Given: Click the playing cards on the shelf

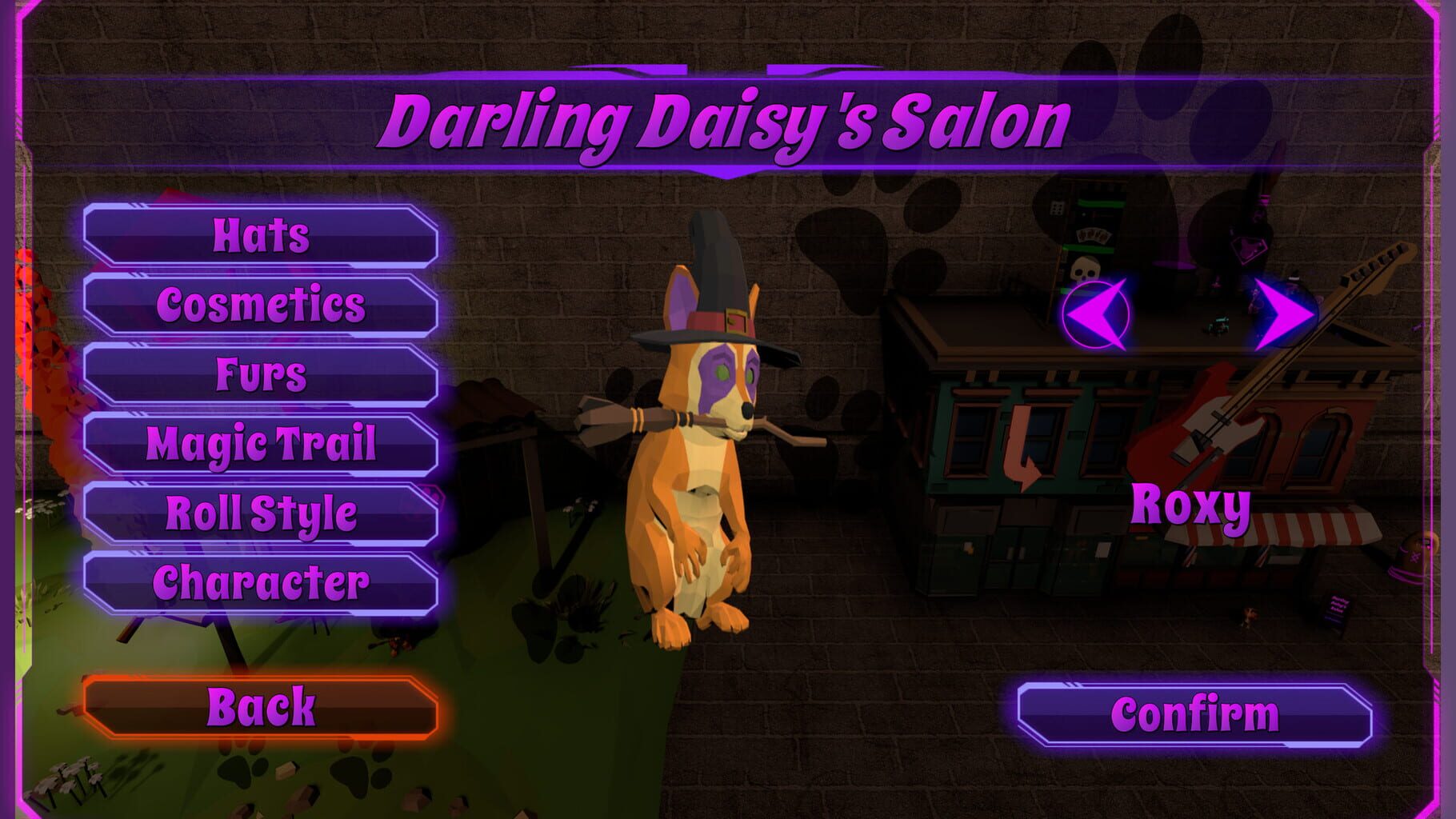Looking at the screenshot, I should point(1093,234).
